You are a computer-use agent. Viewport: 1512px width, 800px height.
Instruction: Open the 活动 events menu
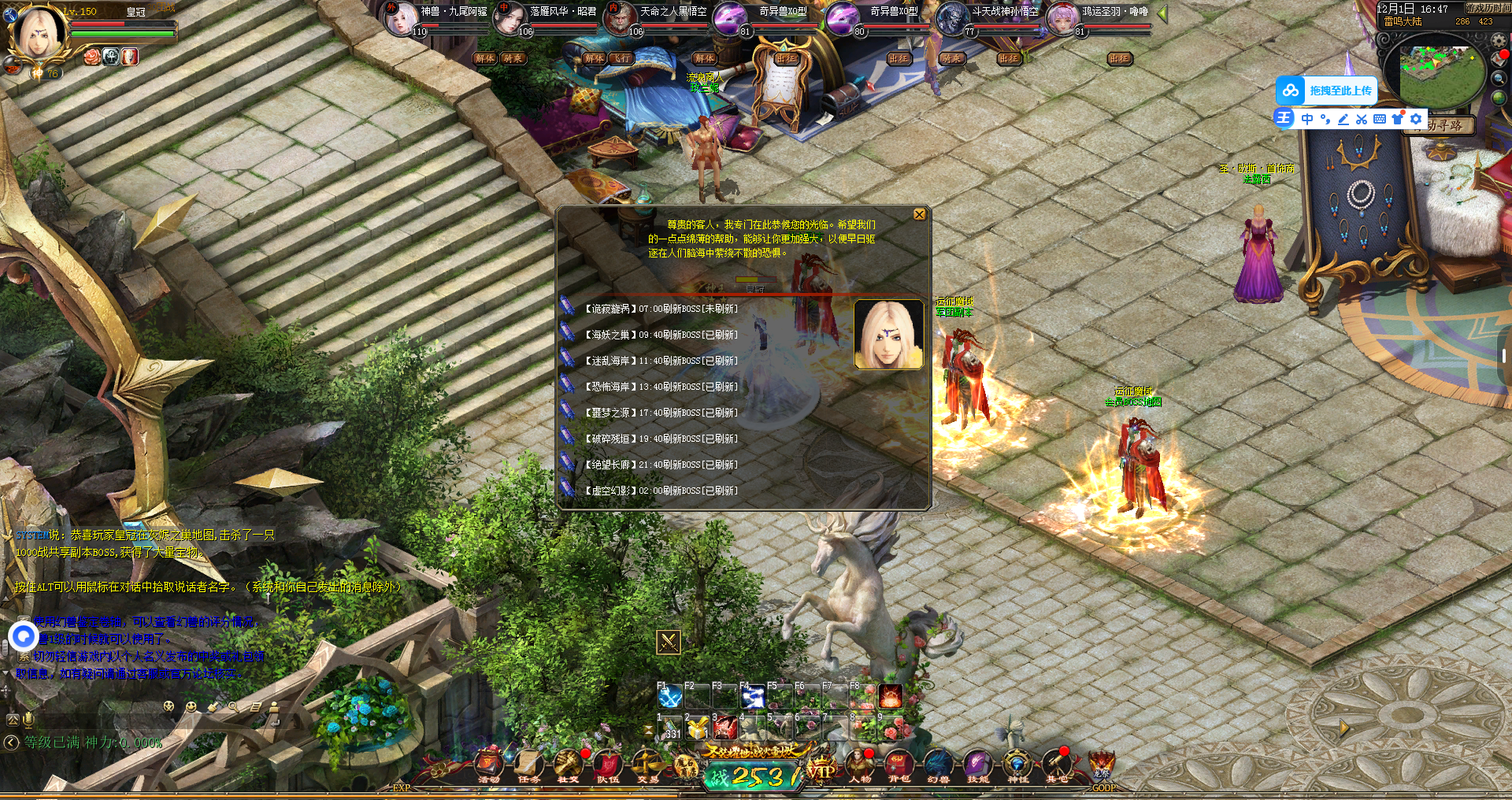[489, 765]
